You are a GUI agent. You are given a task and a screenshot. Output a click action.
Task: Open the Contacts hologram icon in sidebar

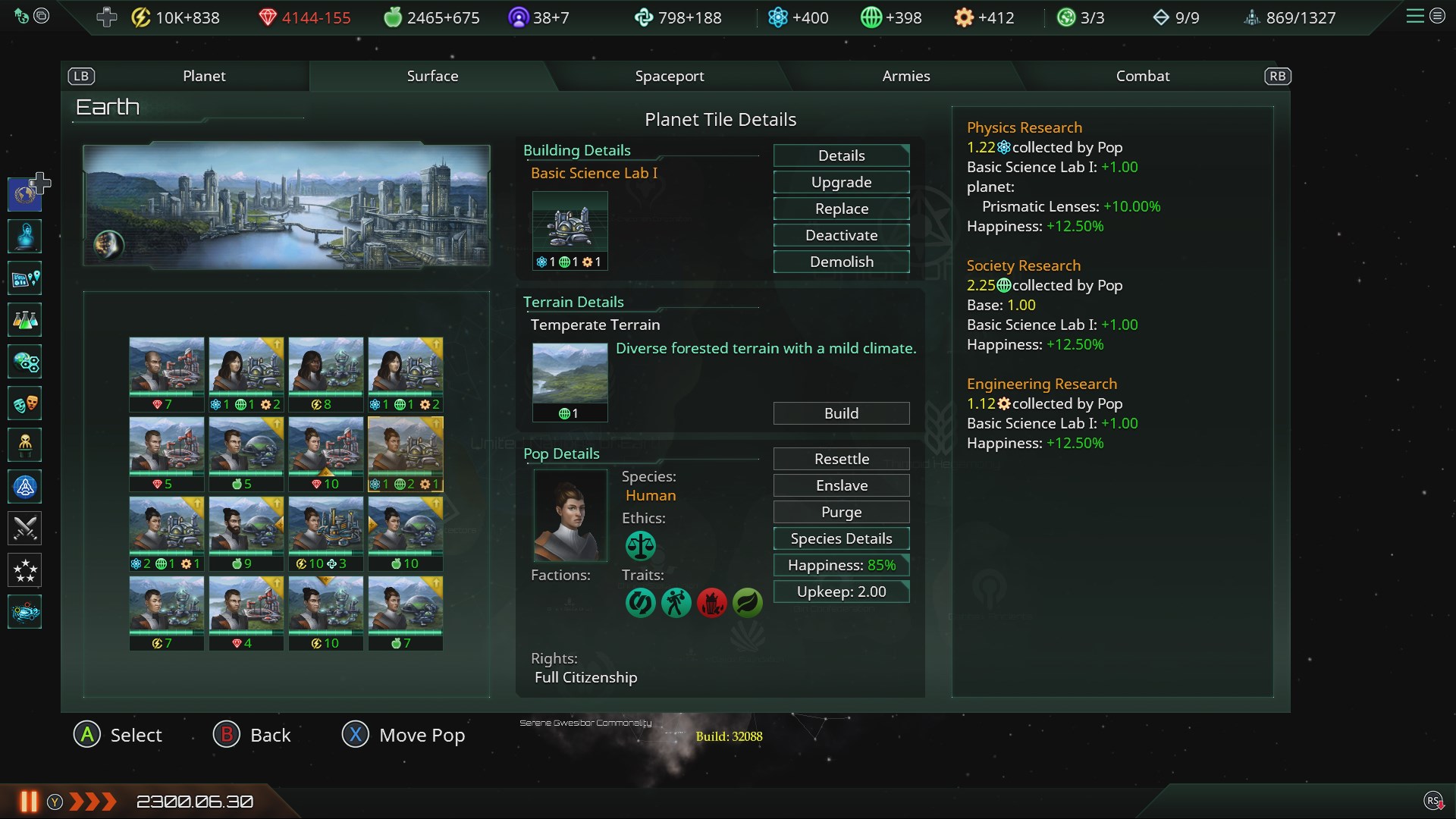(25, 236)
